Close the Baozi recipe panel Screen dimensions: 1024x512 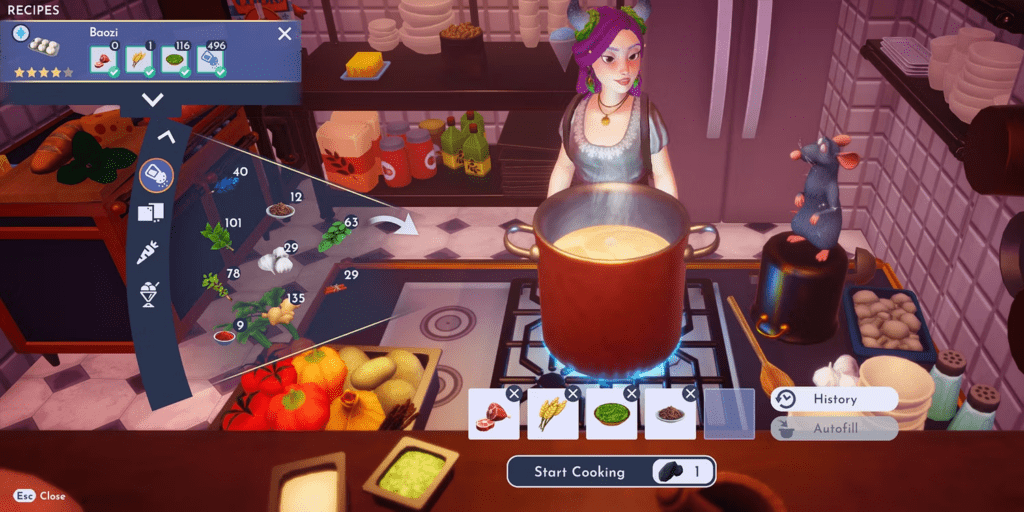coord(285,34)
